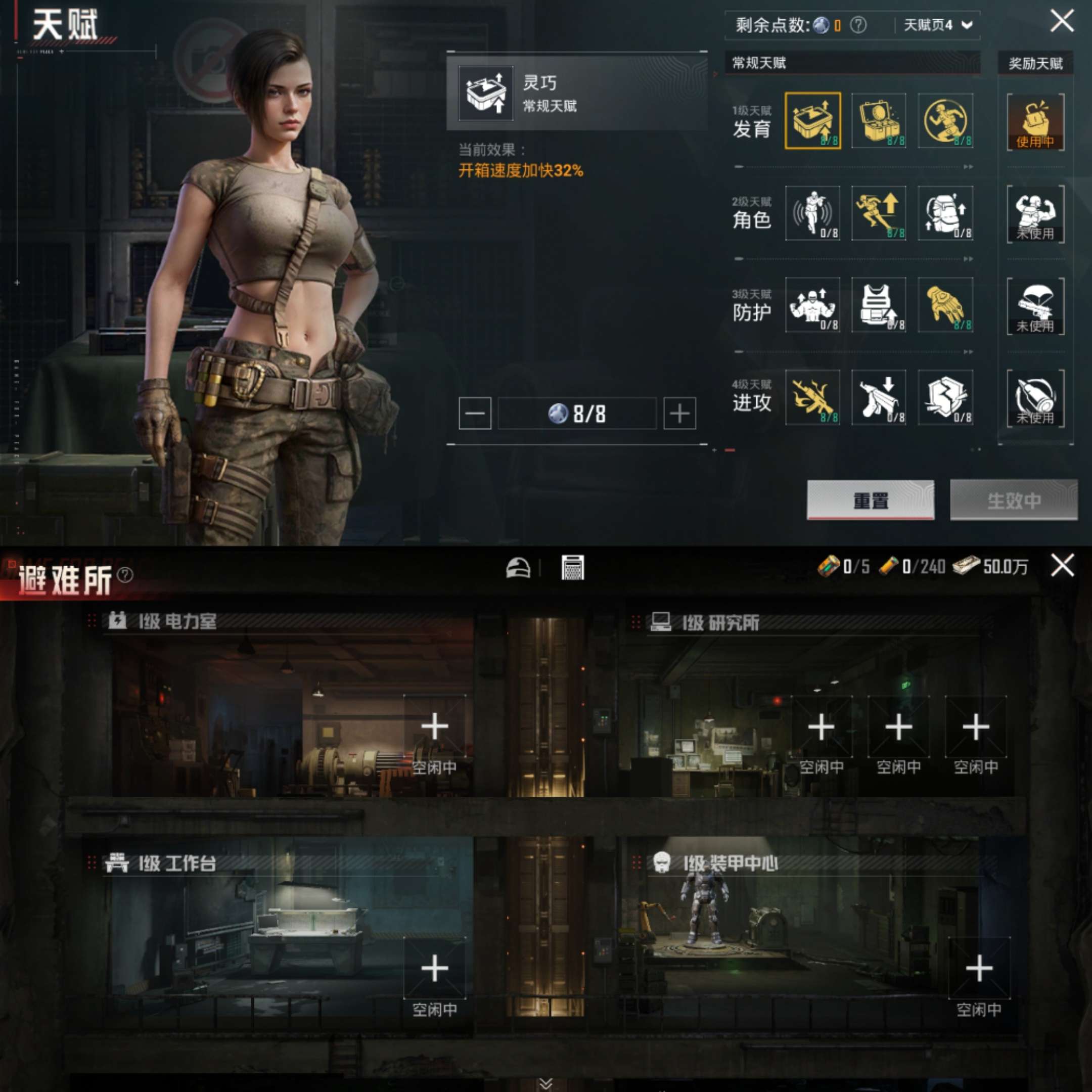Select the crate opening speed talent 灵巧
Image resolution: width=1092 pixels, height=1092 pixels.
[814, 121]
